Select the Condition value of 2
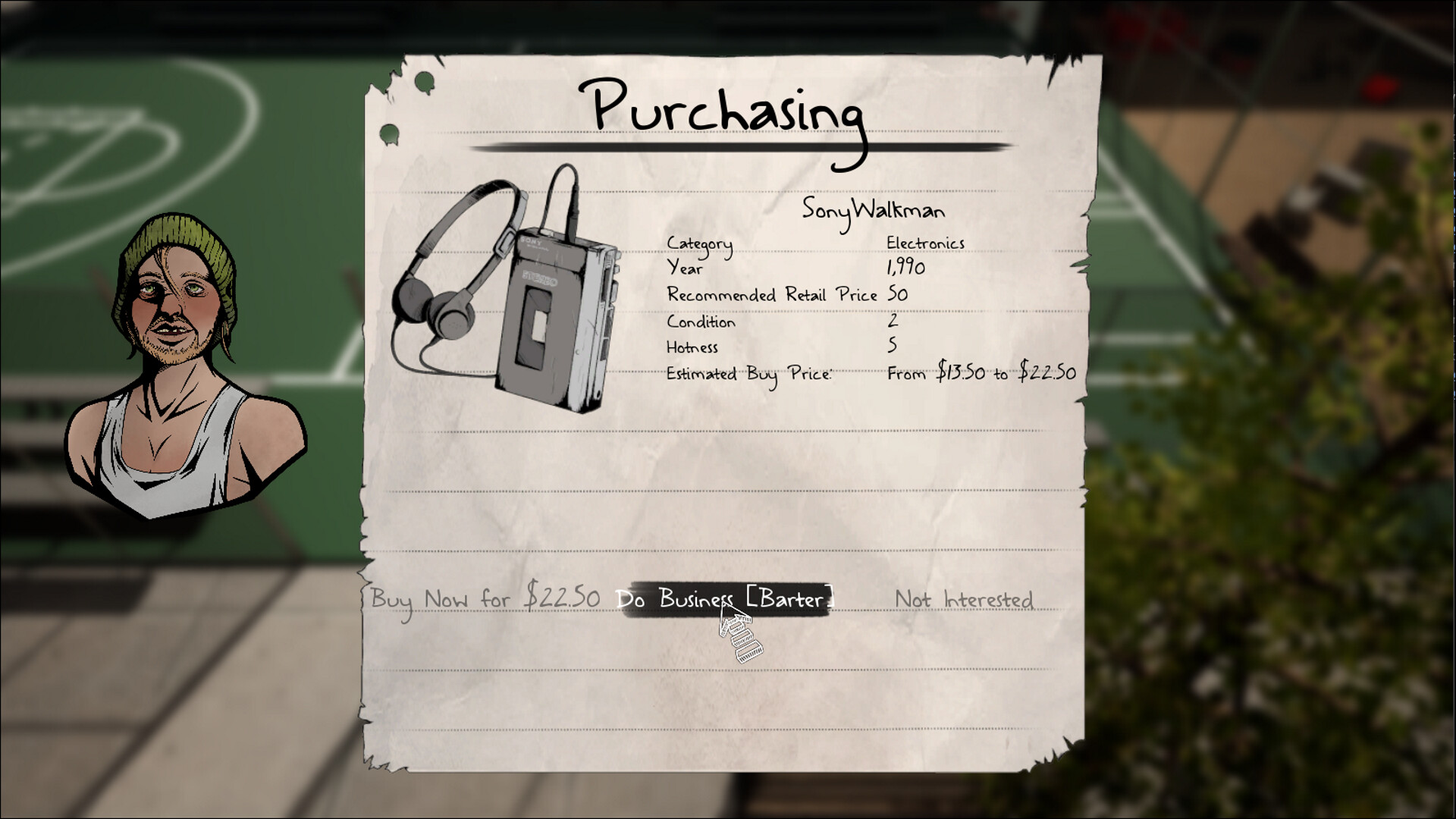Screen dimensions: 1456x819 point(893,322)
